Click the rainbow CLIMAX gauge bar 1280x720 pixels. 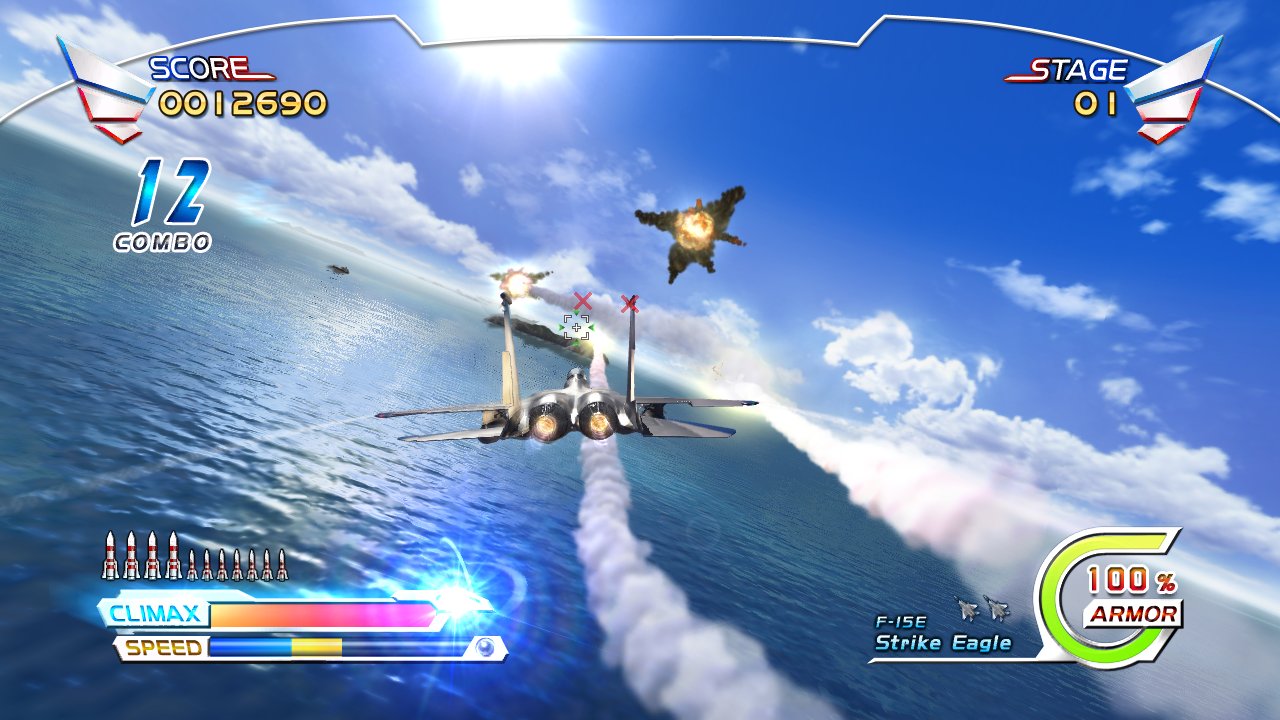coord(320,613)
